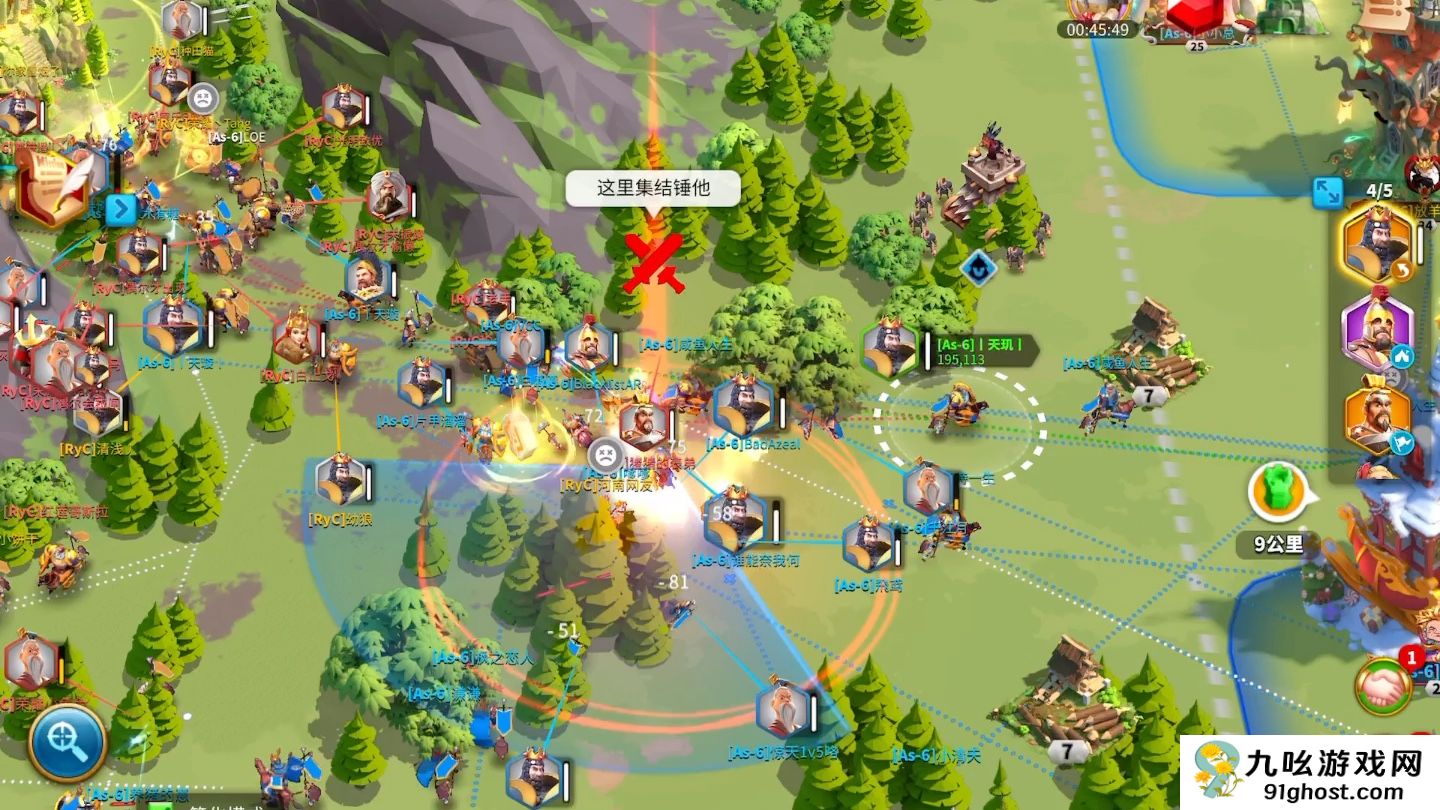Tap the green castle 9公里 locator

[1279, 493]
